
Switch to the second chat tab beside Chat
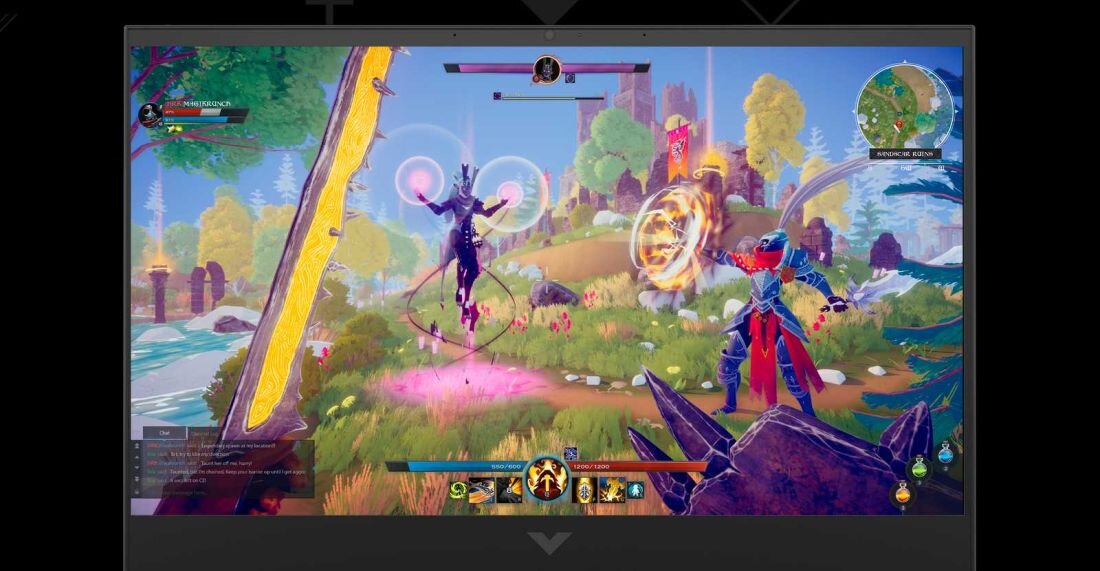pos(205,433)
